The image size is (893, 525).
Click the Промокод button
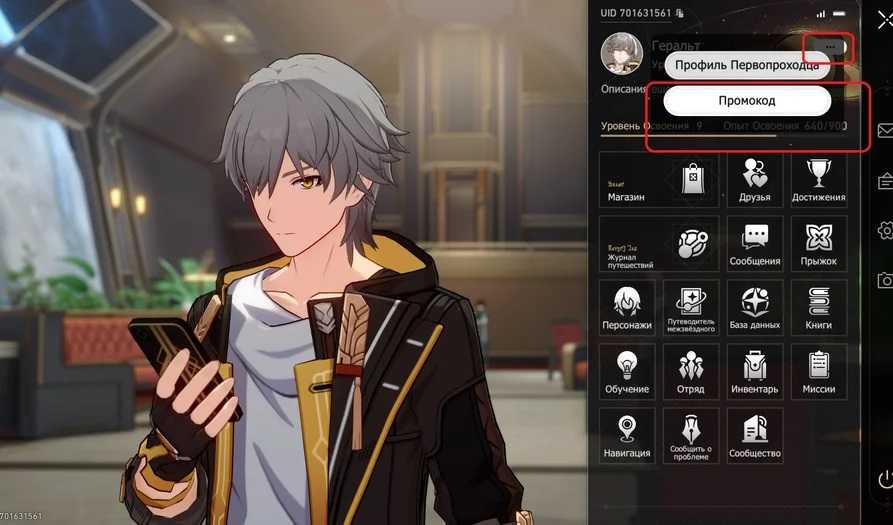click(747, 101)
